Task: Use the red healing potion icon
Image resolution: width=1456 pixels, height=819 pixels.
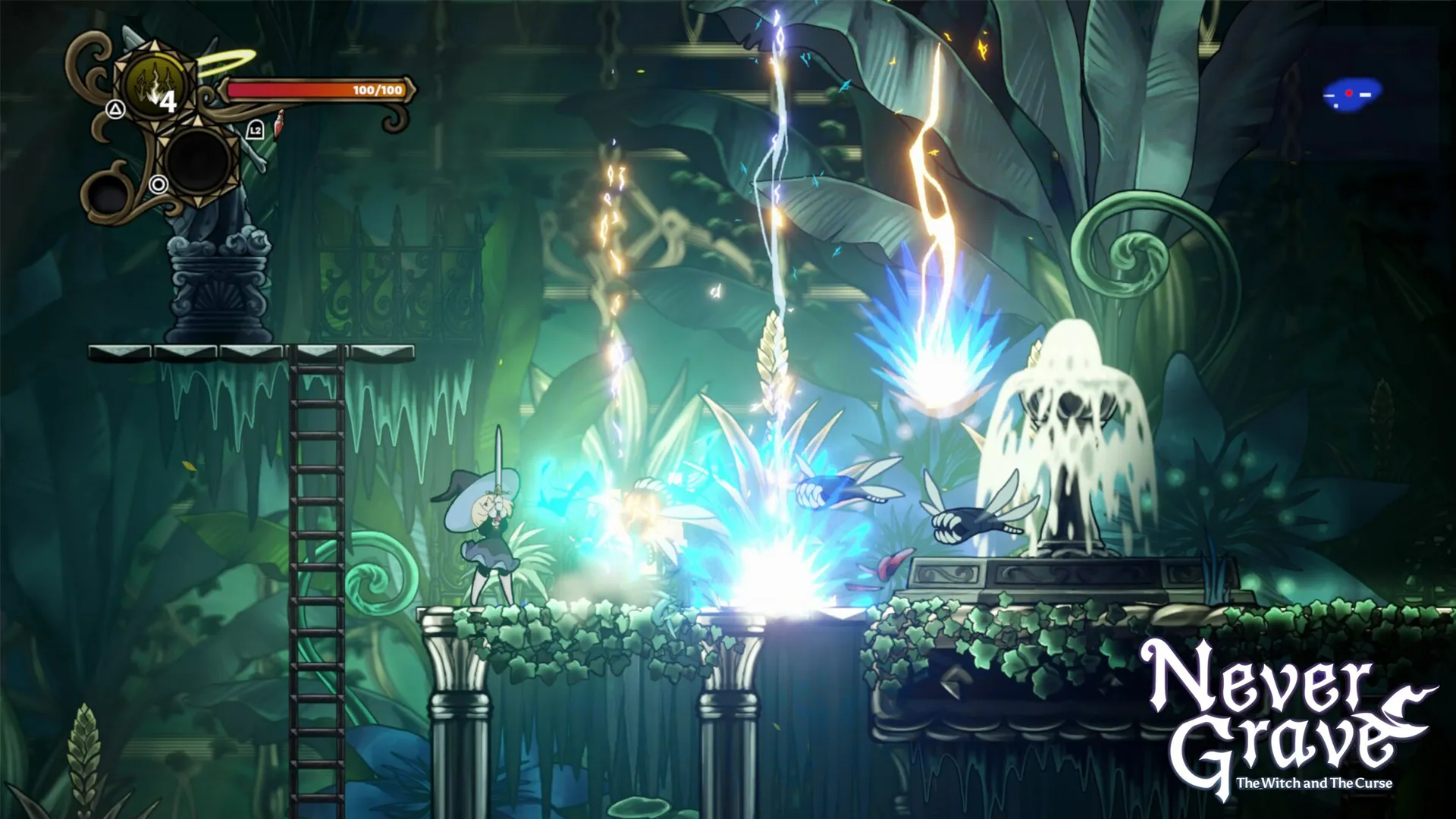Action: point(279,120)
